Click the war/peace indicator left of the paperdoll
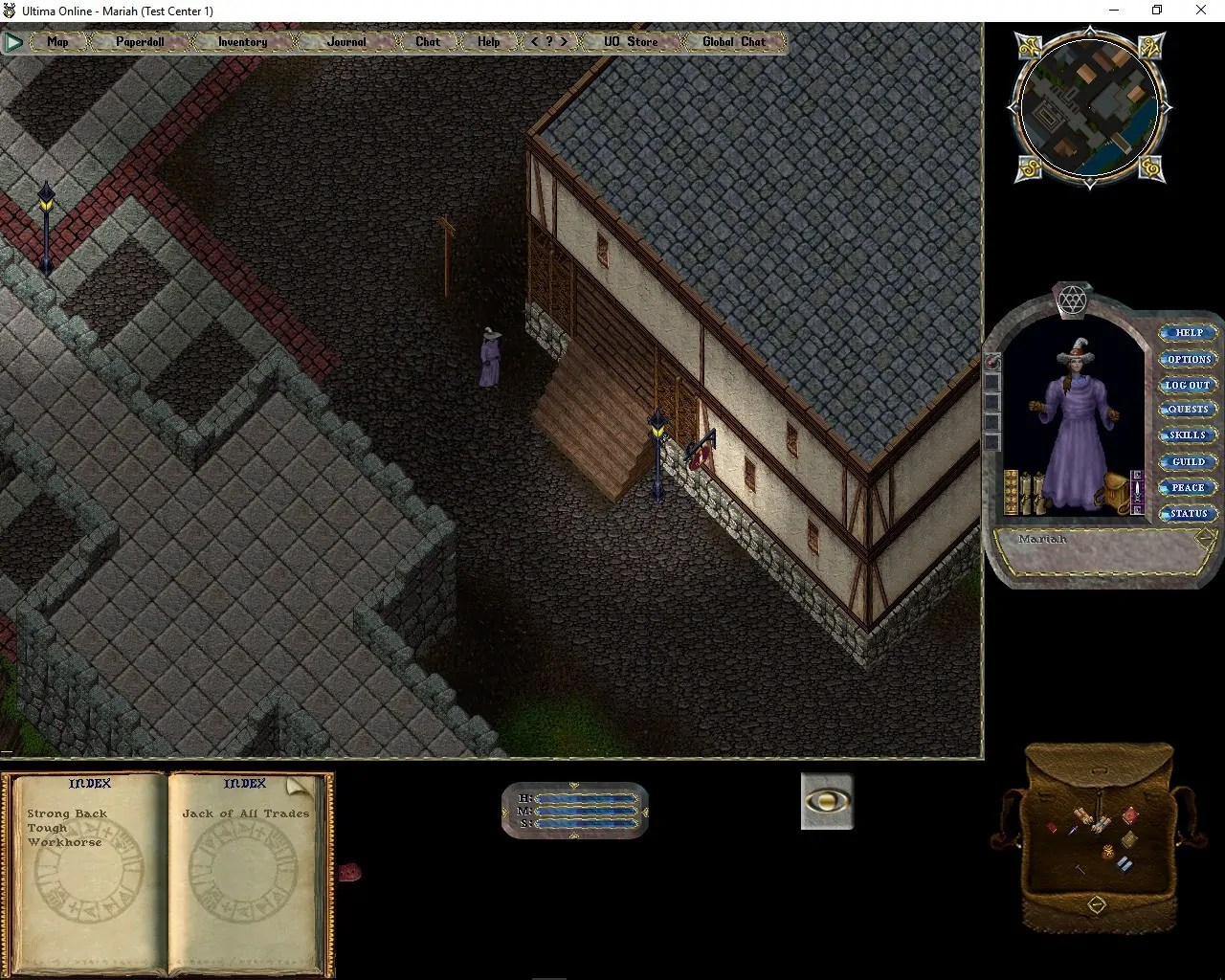1225x980 pixels. pyautogui.click(x=993, y=361)
